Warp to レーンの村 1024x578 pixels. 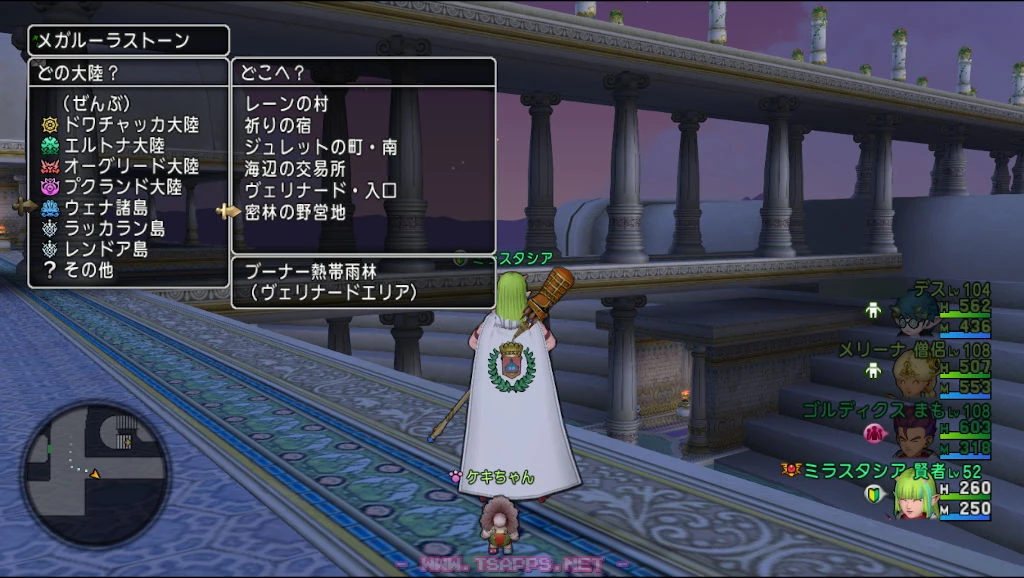pos(286,104)
